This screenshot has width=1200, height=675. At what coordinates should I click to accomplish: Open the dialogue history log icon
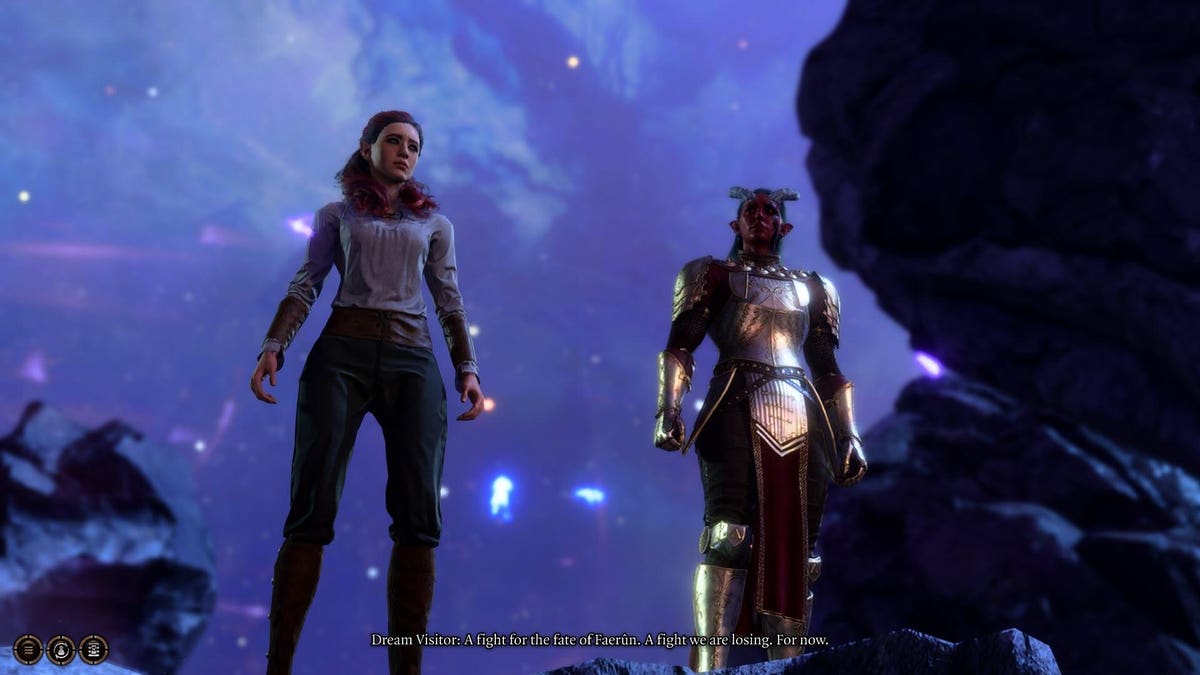pos(28,650)
